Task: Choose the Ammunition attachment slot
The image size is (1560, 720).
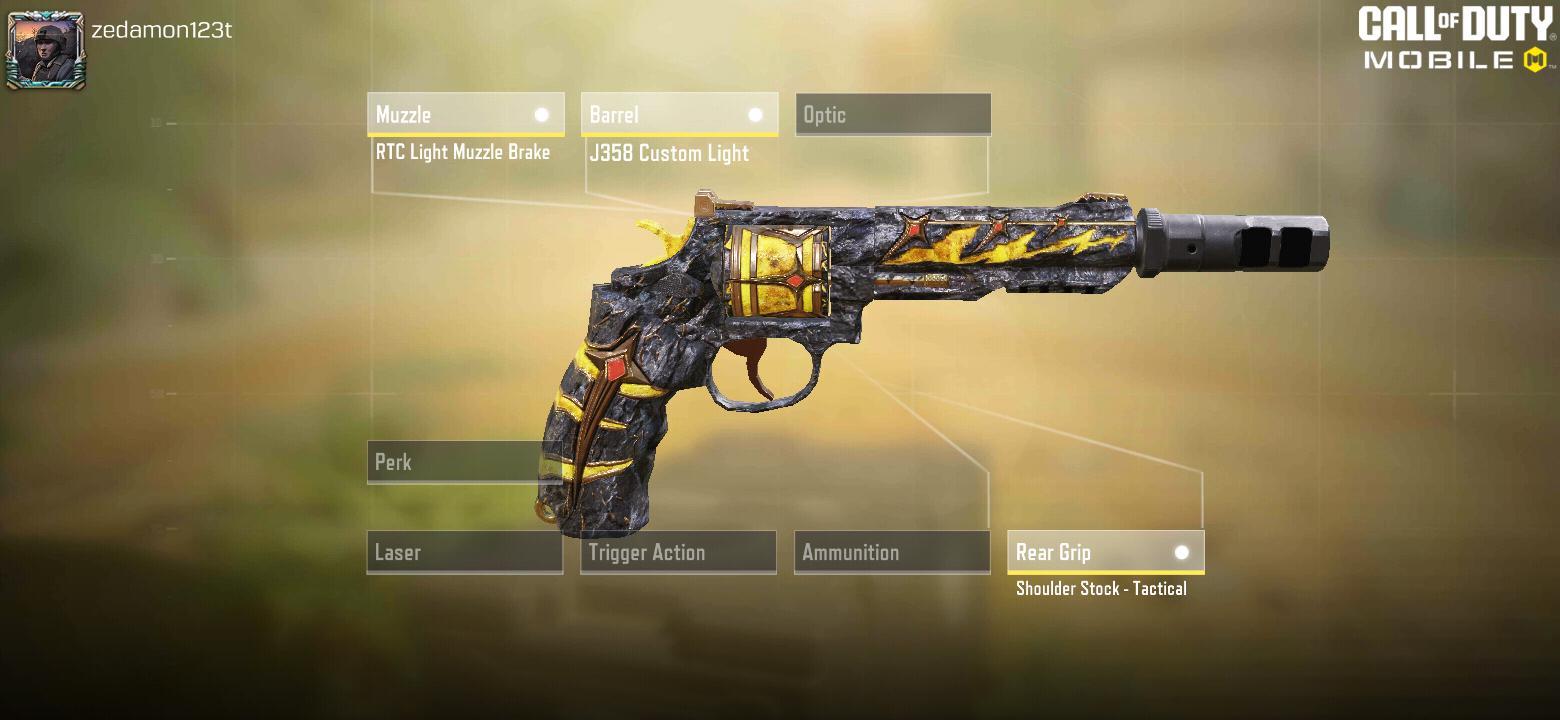Action: click(x=891, y=552)
